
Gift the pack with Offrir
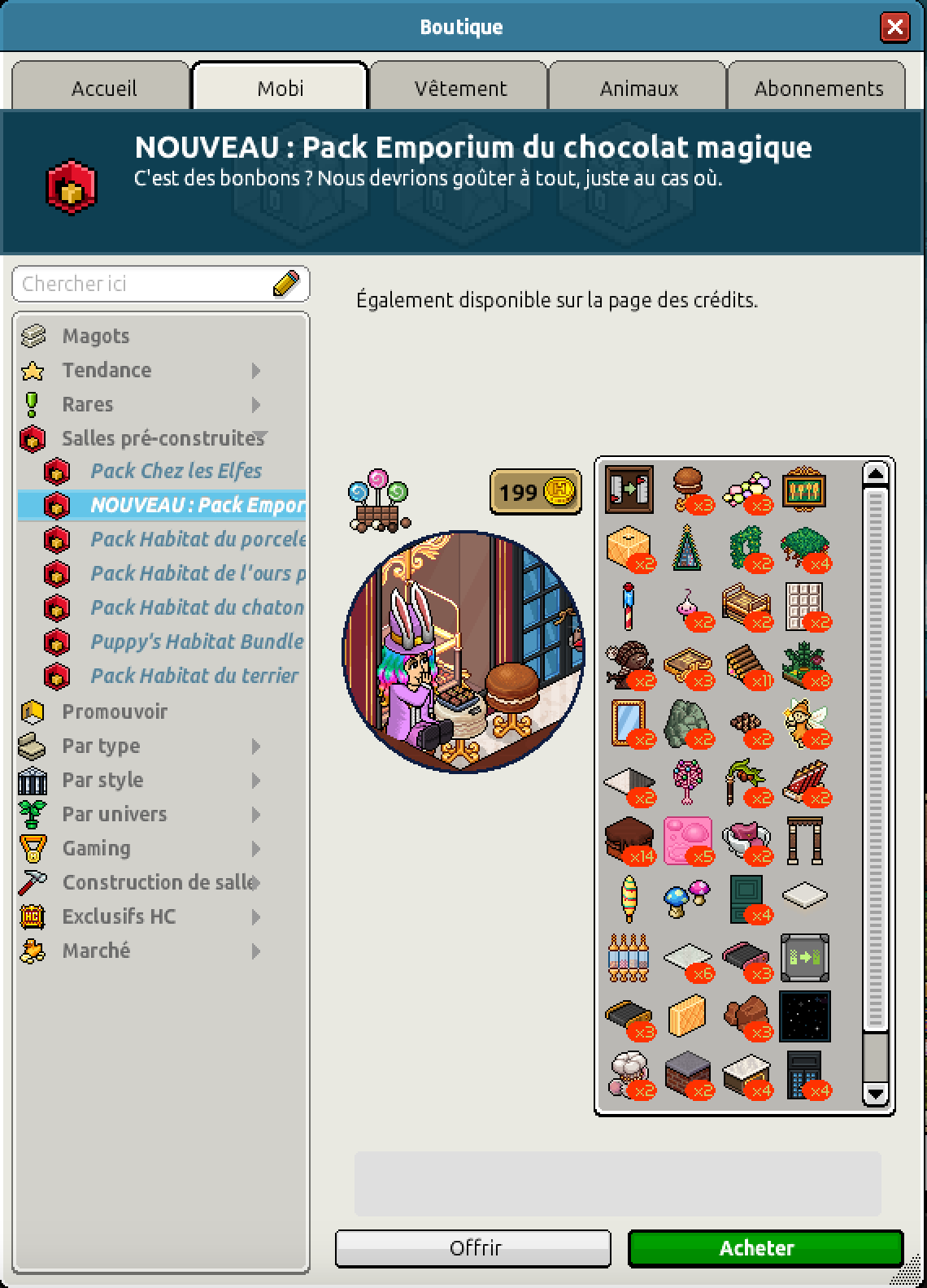point(473,1248)
